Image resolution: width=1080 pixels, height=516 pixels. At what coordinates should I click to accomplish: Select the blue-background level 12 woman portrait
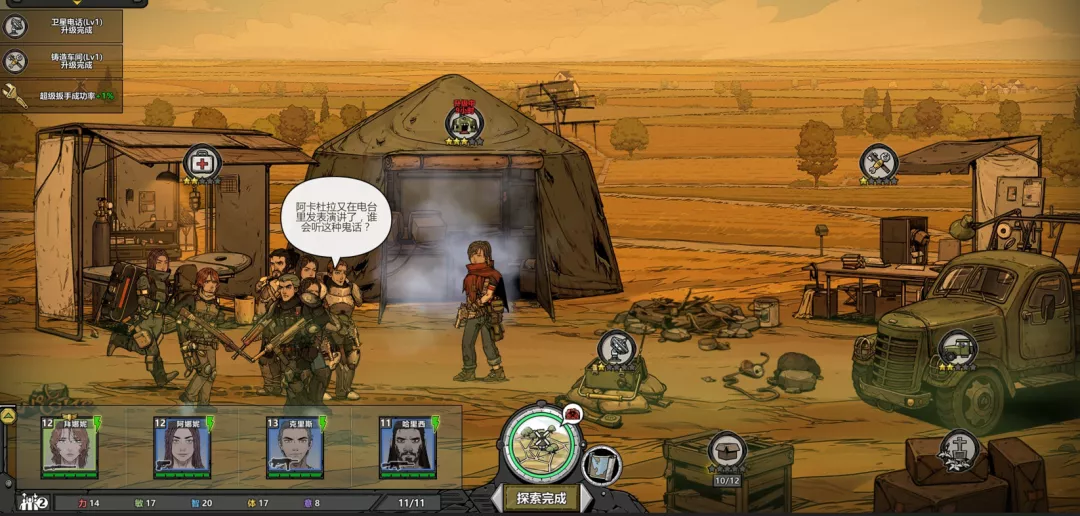pyautogui.click(x=182, y=447)
